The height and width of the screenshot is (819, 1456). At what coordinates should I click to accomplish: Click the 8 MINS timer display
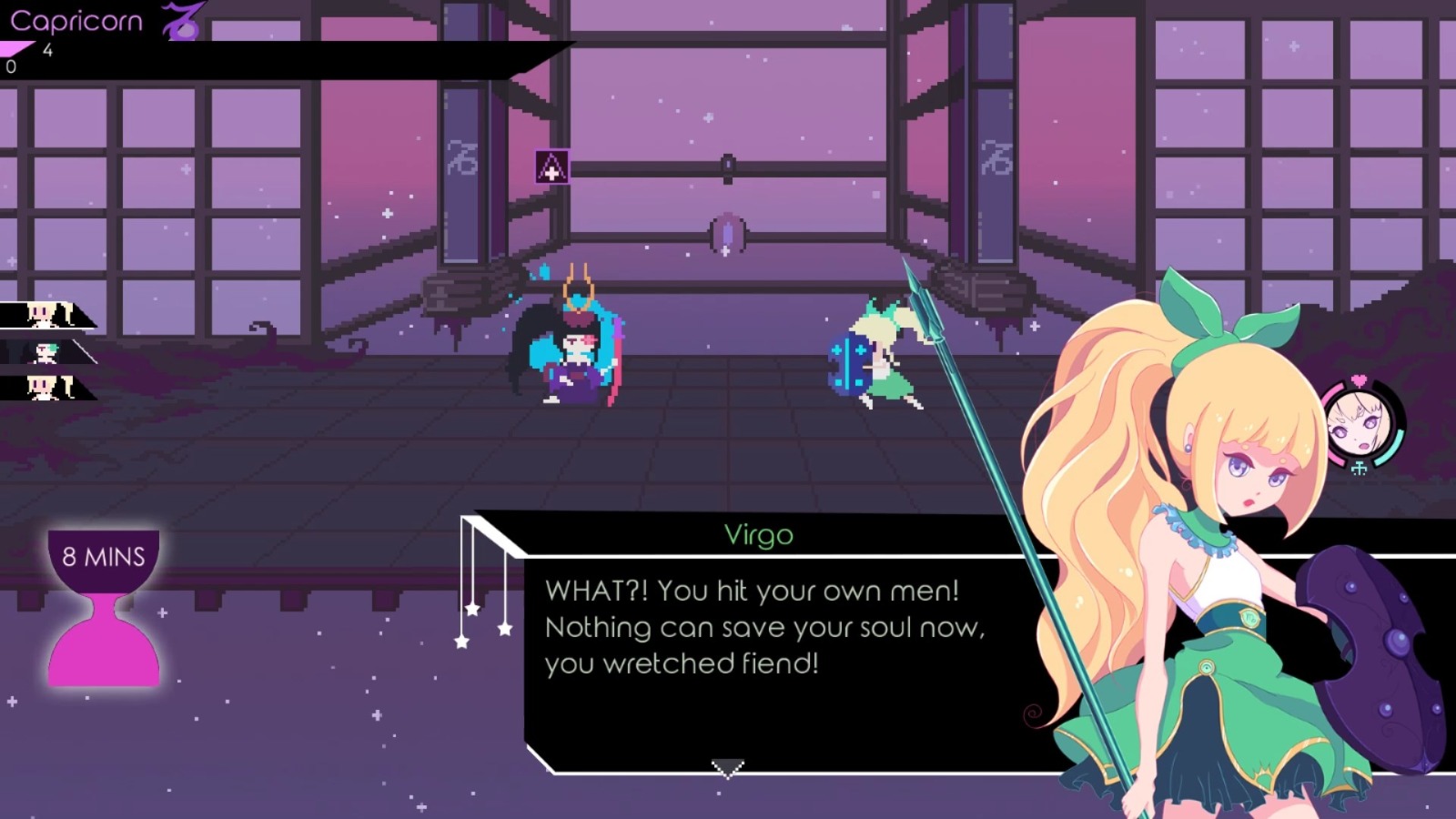point(103,552)
